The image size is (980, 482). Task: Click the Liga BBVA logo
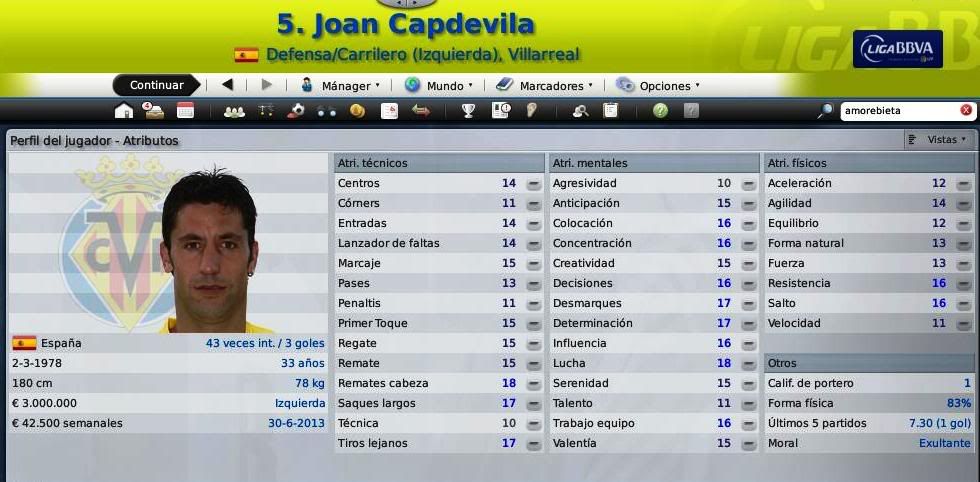(x=897, y=49)
